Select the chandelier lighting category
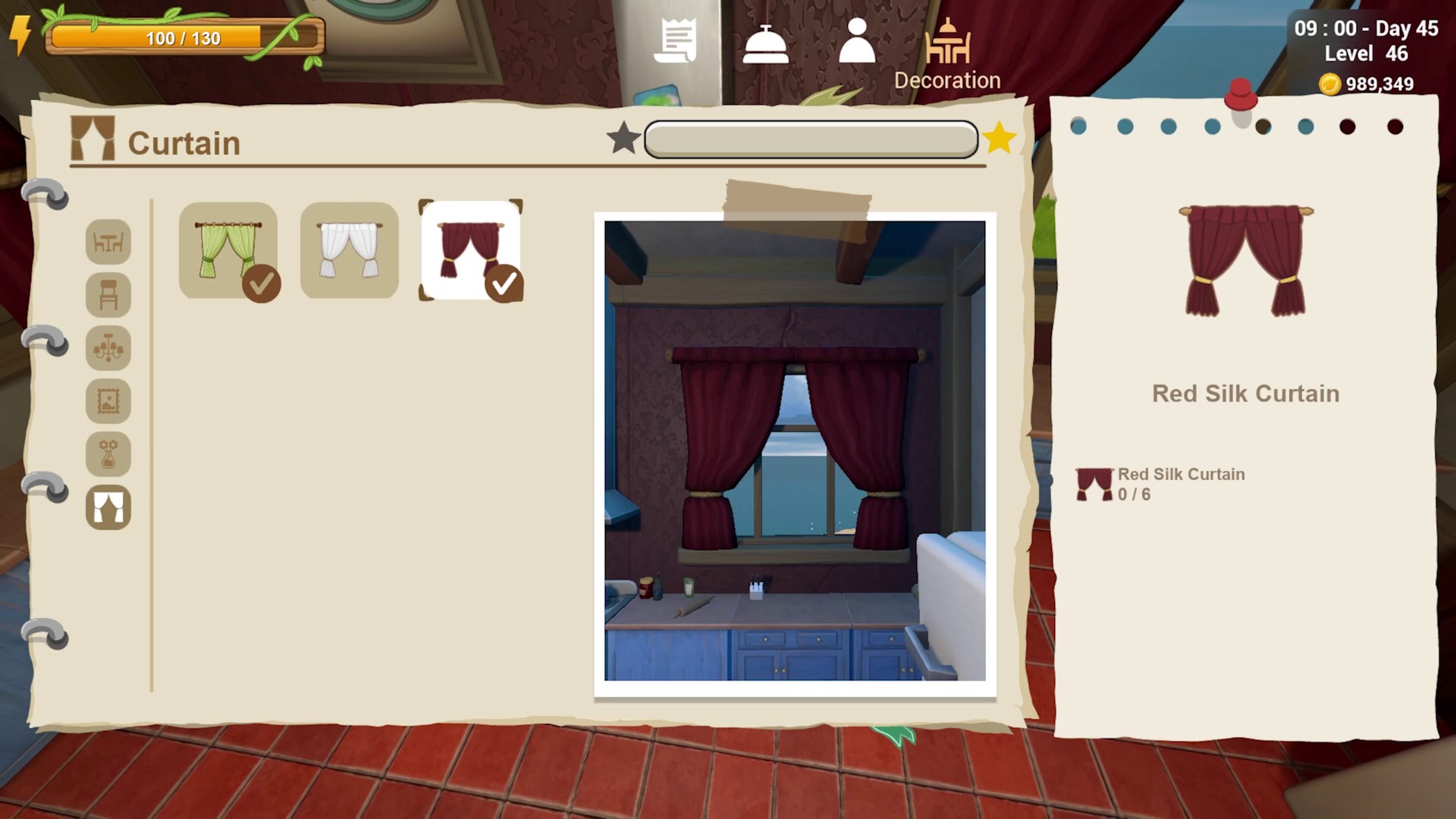Viewport: 1456px width, 819px height. [108, 348]
